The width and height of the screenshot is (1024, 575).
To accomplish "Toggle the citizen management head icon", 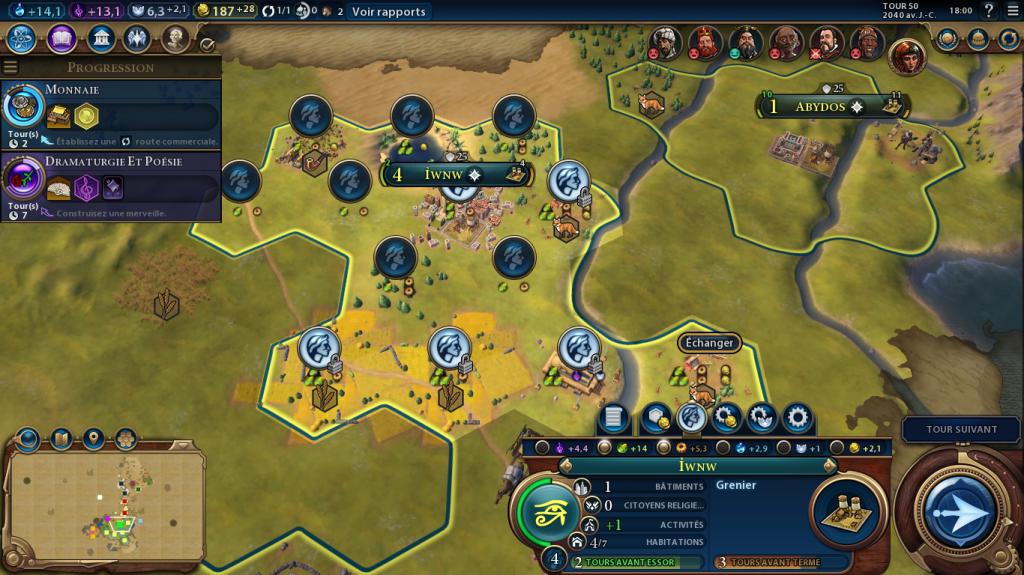I will coord(691,416).
